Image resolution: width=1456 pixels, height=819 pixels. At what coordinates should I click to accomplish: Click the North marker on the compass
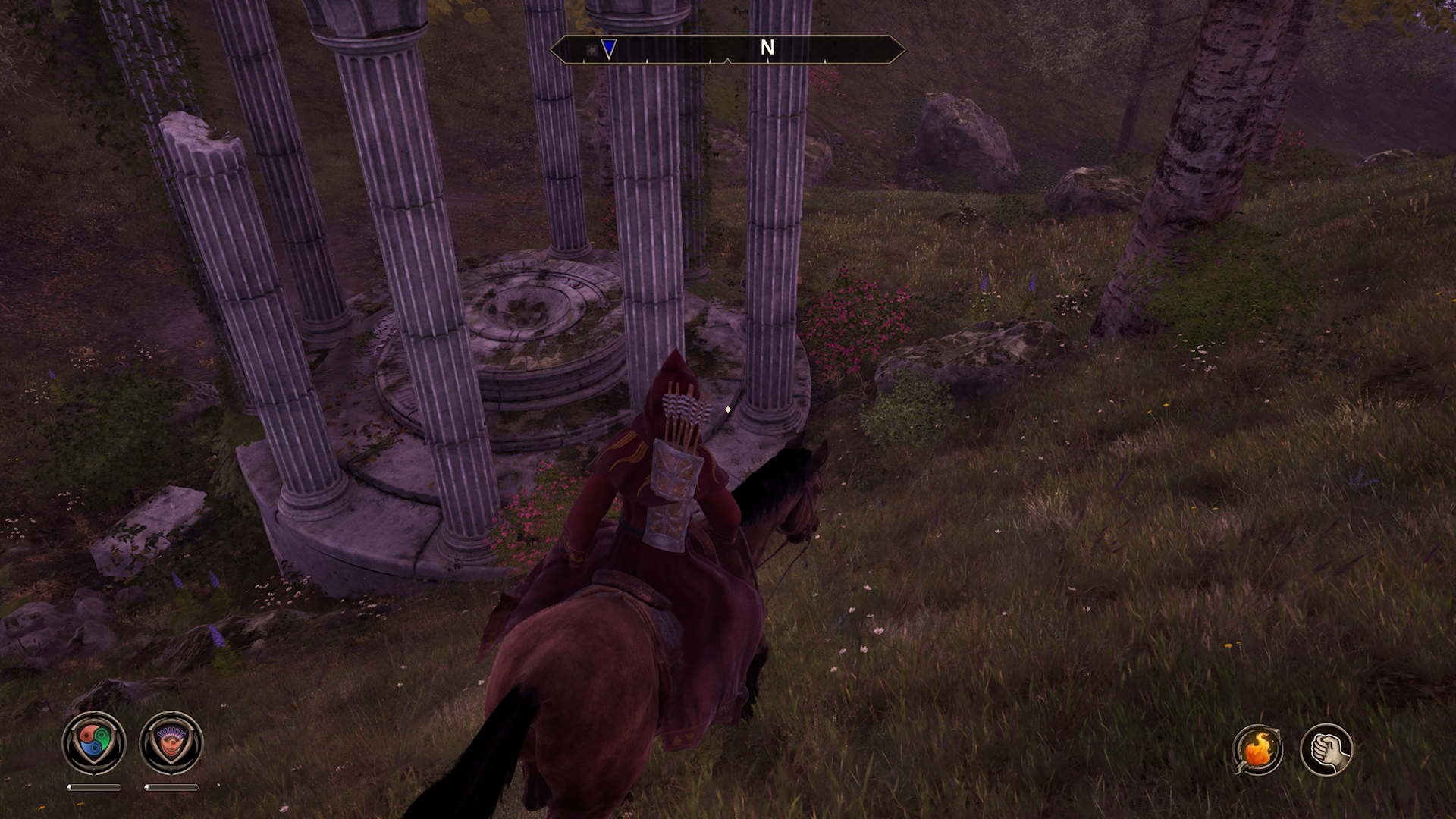pos(767,48)
